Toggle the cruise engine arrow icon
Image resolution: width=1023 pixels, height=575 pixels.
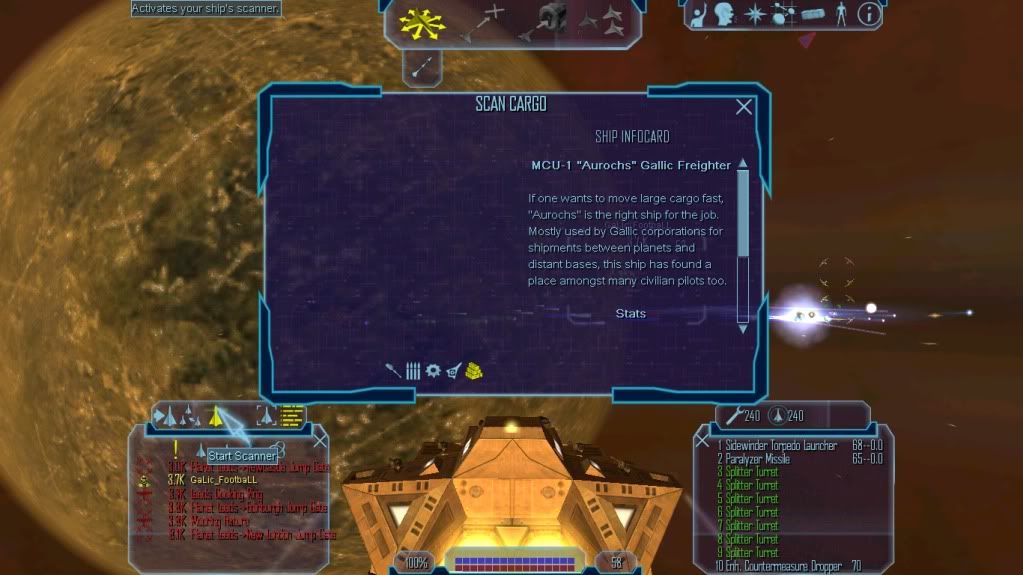422,67
